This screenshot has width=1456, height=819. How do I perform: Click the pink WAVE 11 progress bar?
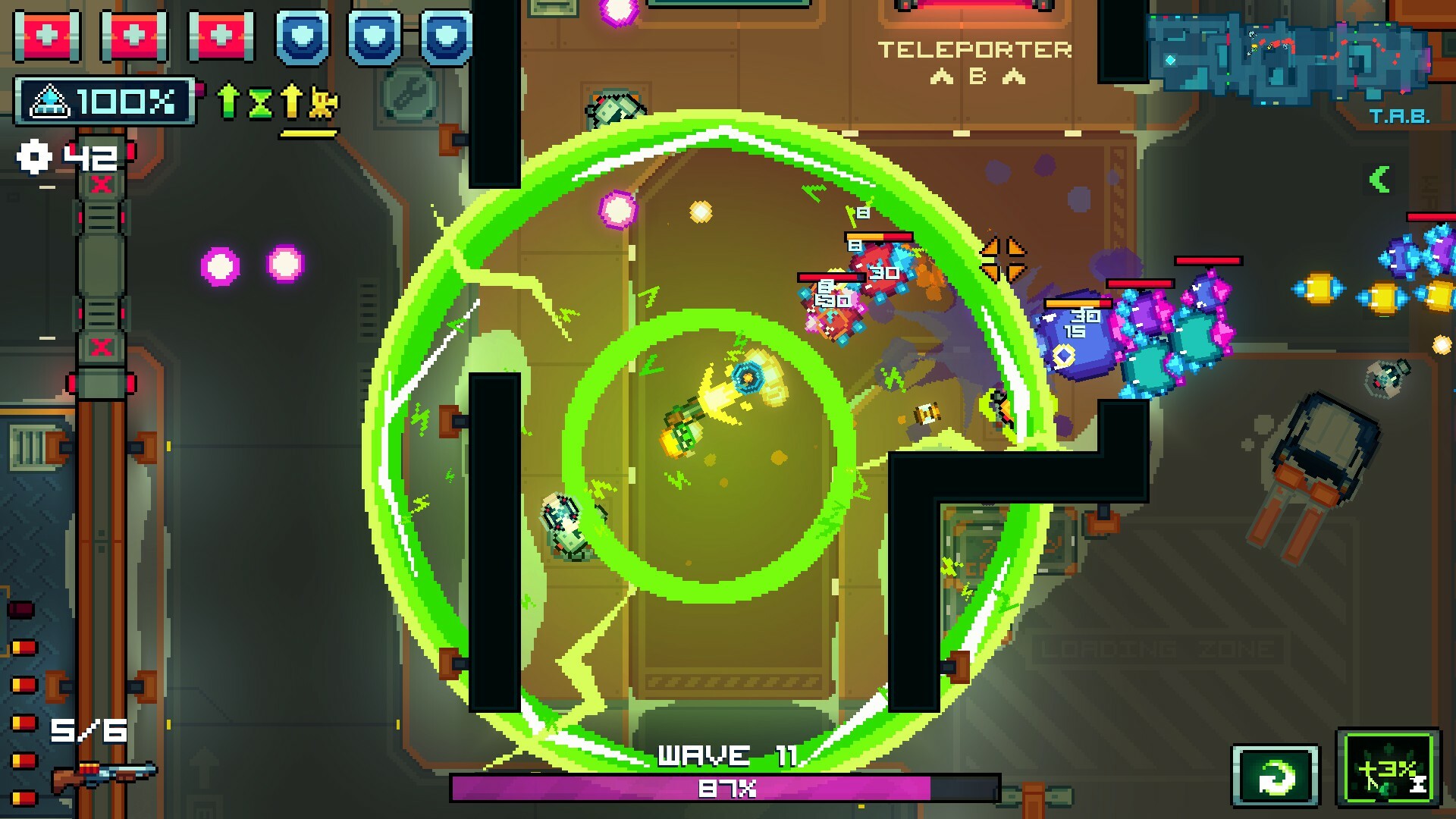pos(726,788)
